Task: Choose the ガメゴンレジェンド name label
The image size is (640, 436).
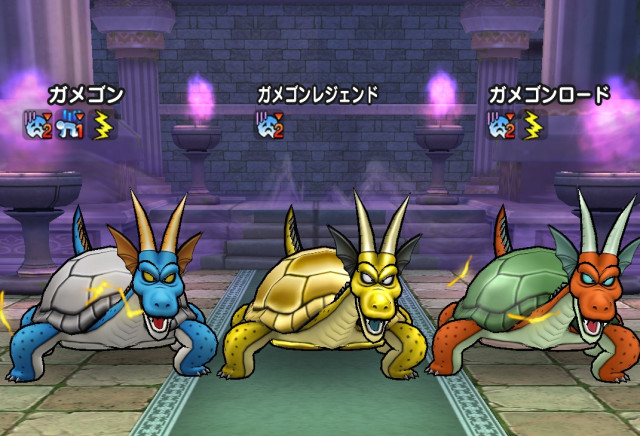Action: click(x=317, y=96)
